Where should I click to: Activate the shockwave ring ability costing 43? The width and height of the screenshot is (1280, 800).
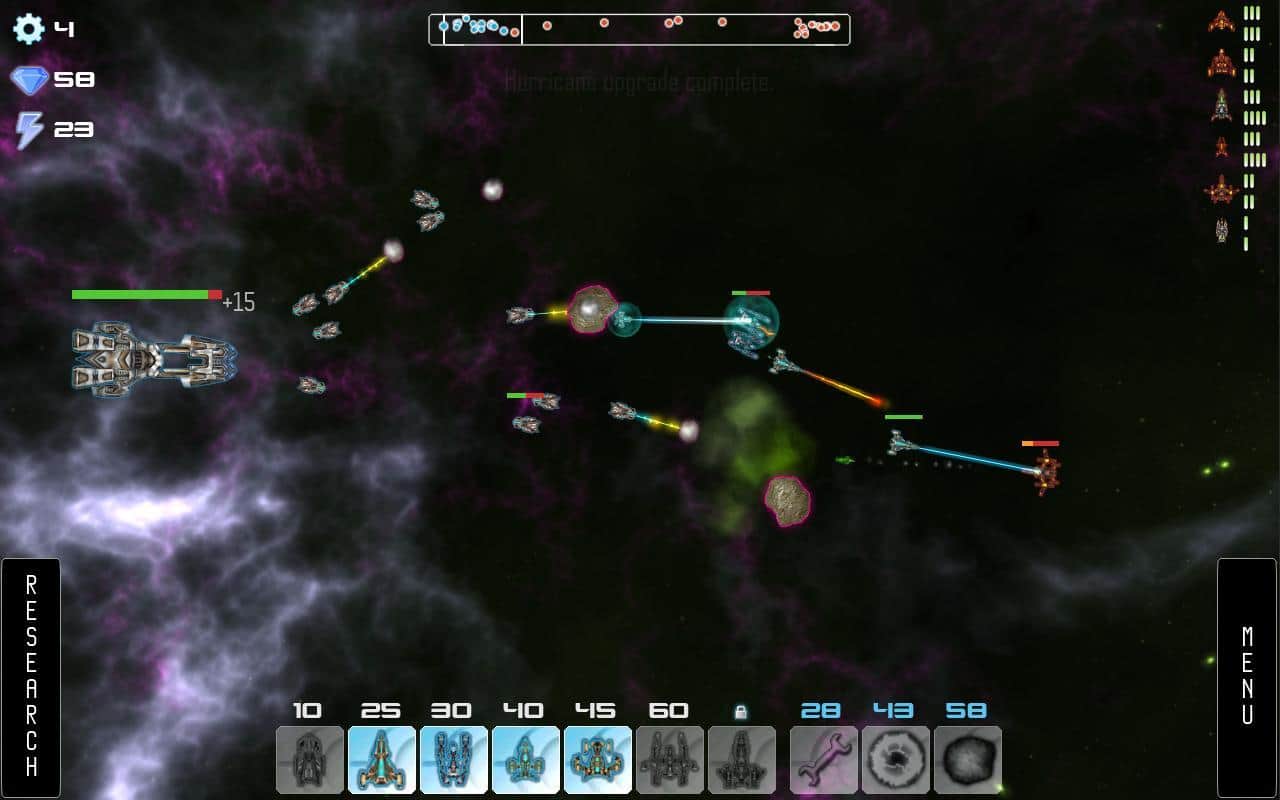pos(896,760)
